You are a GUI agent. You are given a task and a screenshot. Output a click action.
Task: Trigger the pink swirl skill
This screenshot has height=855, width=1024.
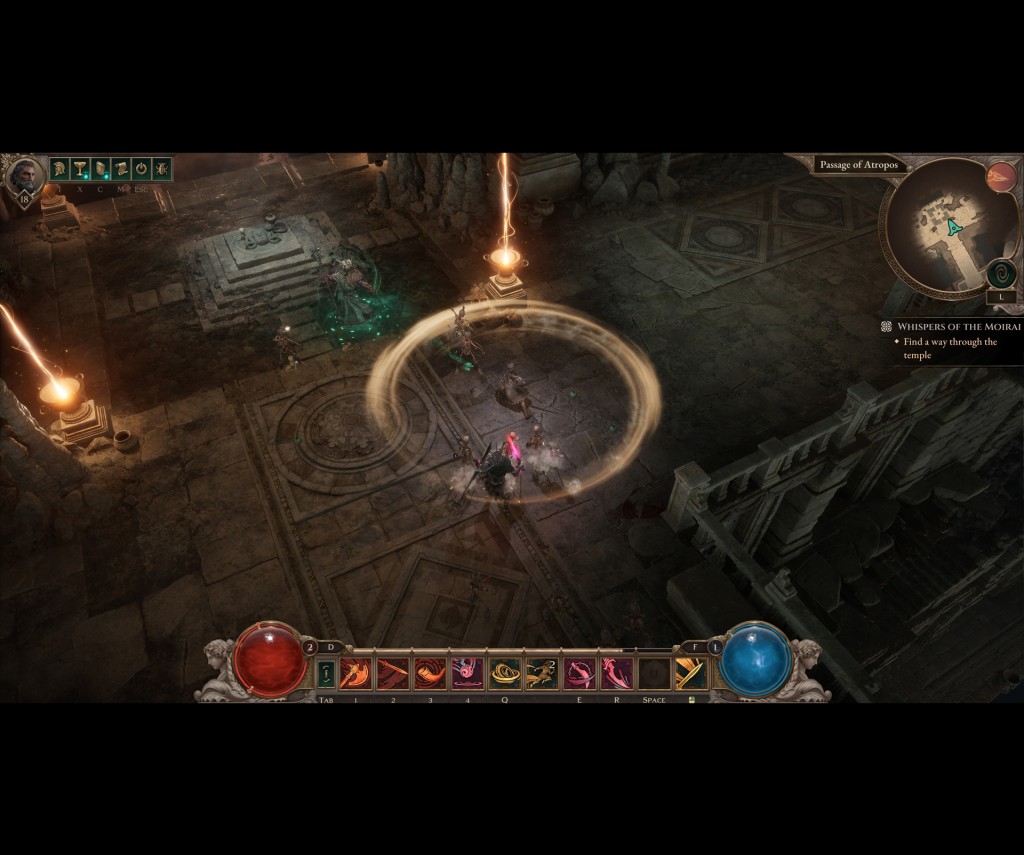click(x=467, y=674)
